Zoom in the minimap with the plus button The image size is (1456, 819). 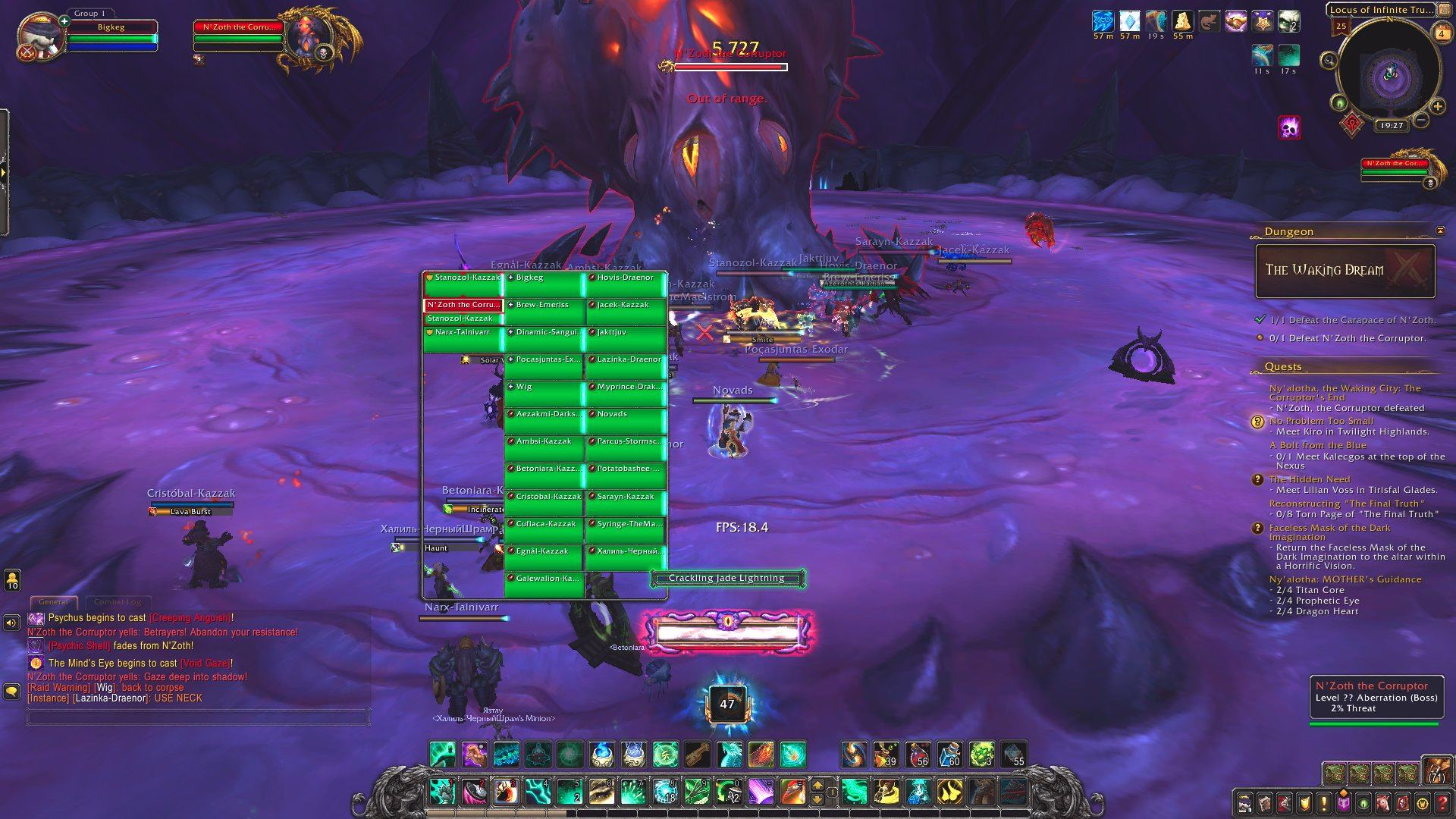point(1437,107)
